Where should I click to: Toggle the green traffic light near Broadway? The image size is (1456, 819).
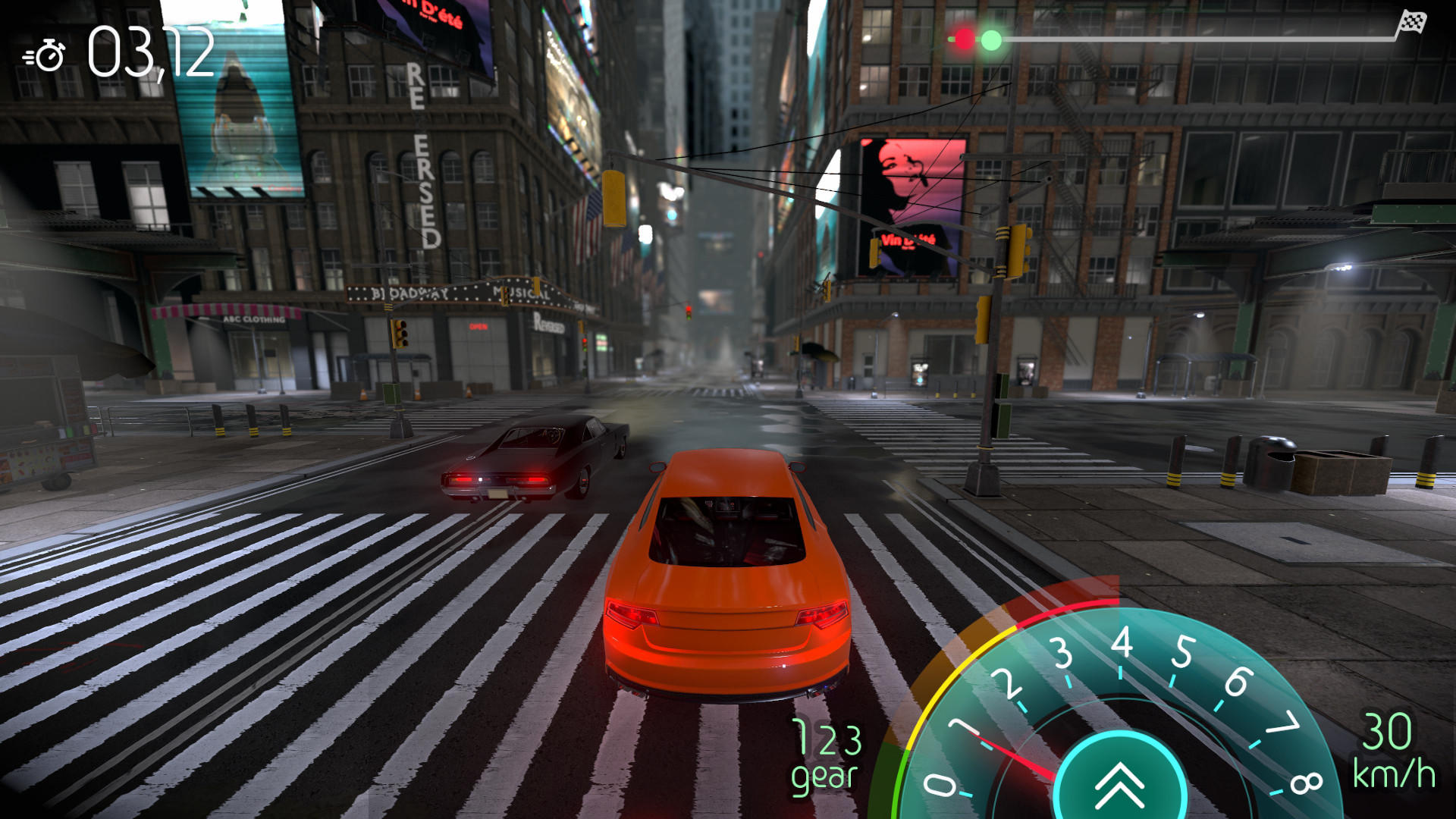coord(402,345)
